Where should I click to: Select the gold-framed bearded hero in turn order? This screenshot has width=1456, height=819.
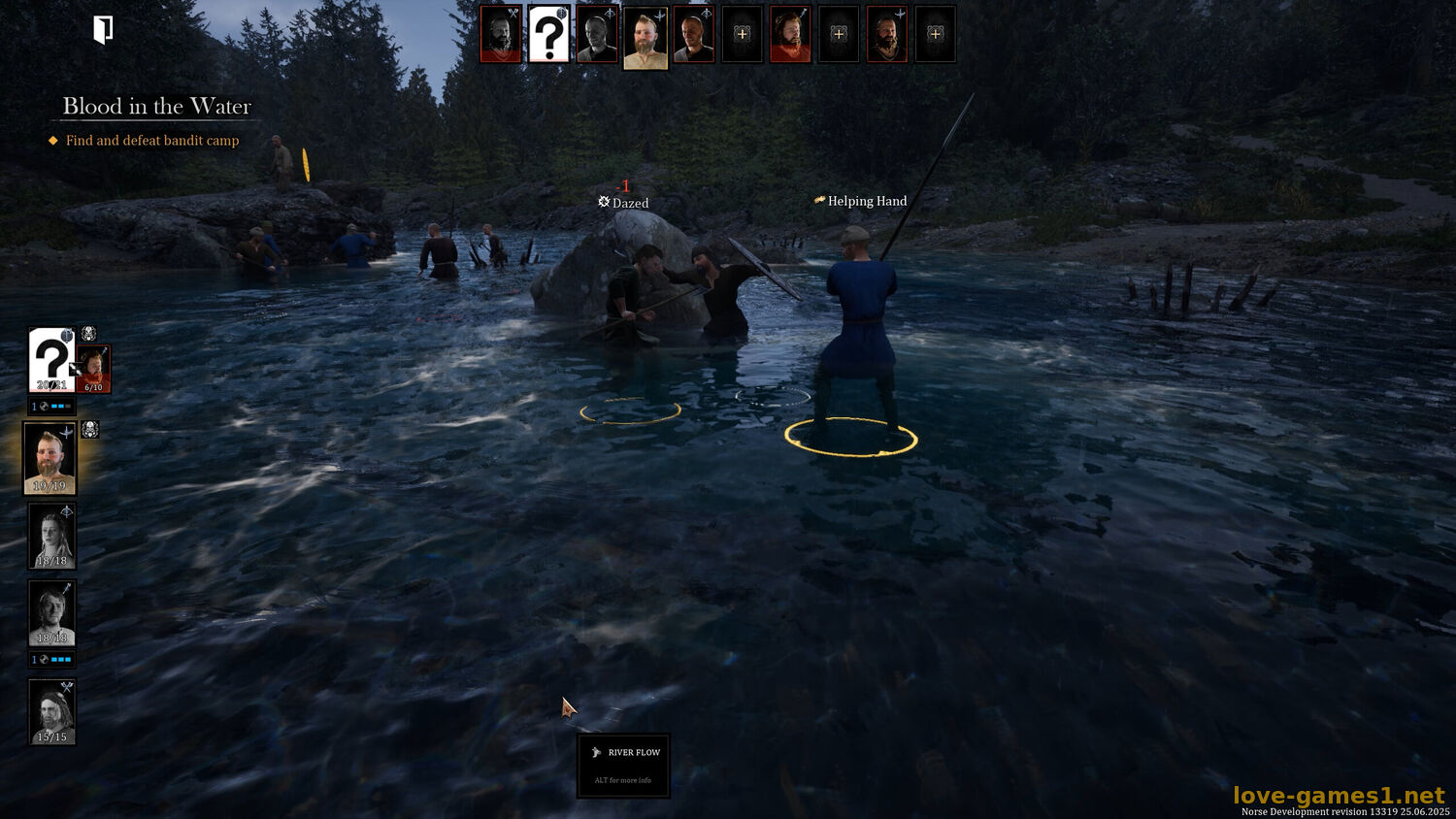coord(645,37)
